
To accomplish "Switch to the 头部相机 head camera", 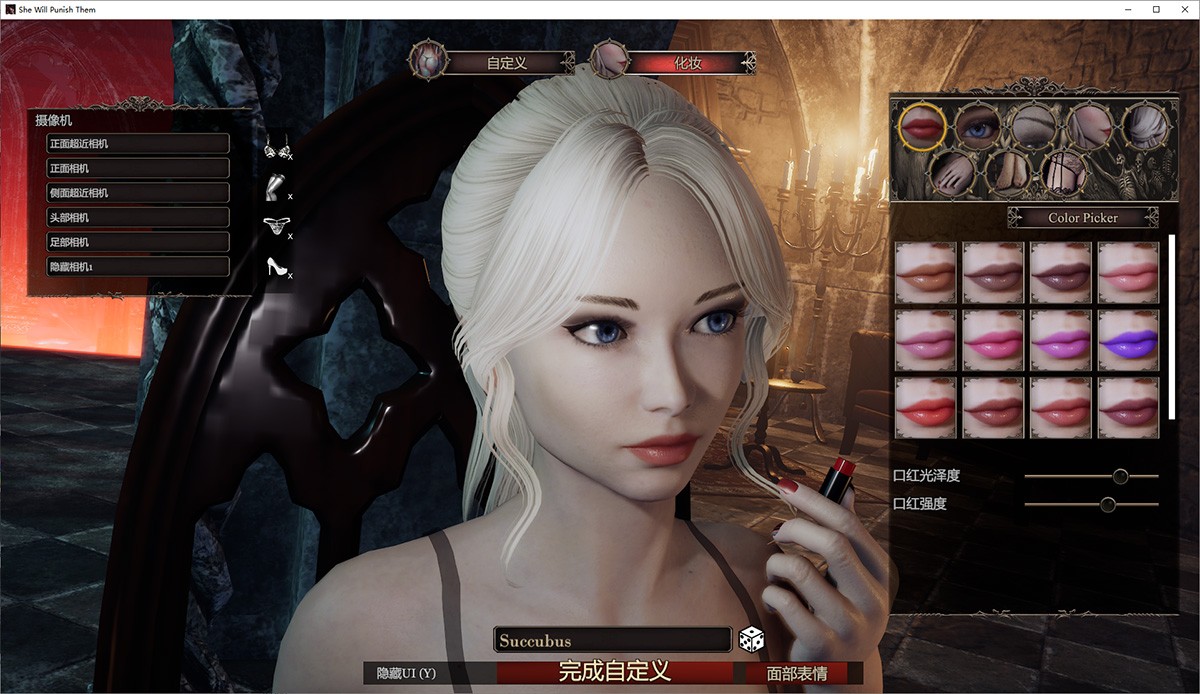I will tap(138, 217).
